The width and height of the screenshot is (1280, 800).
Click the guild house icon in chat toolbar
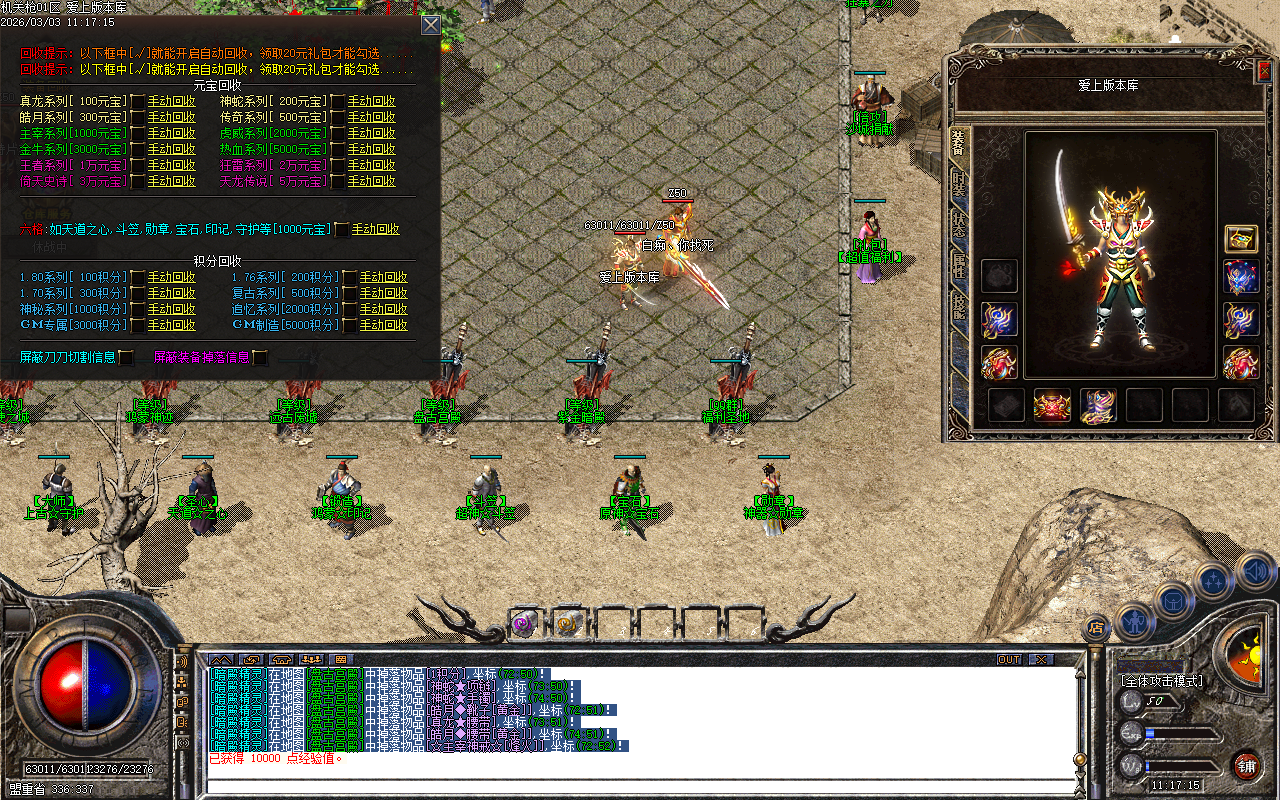282,660
